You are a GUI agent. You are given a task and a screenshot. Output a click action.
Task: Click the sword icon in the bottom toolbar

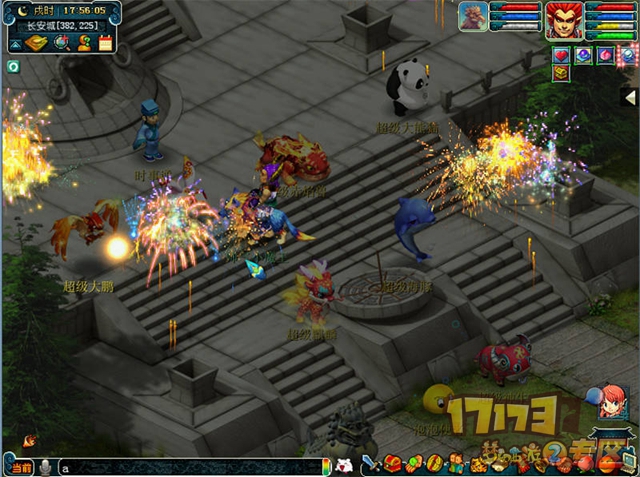[x=368, y=463]
